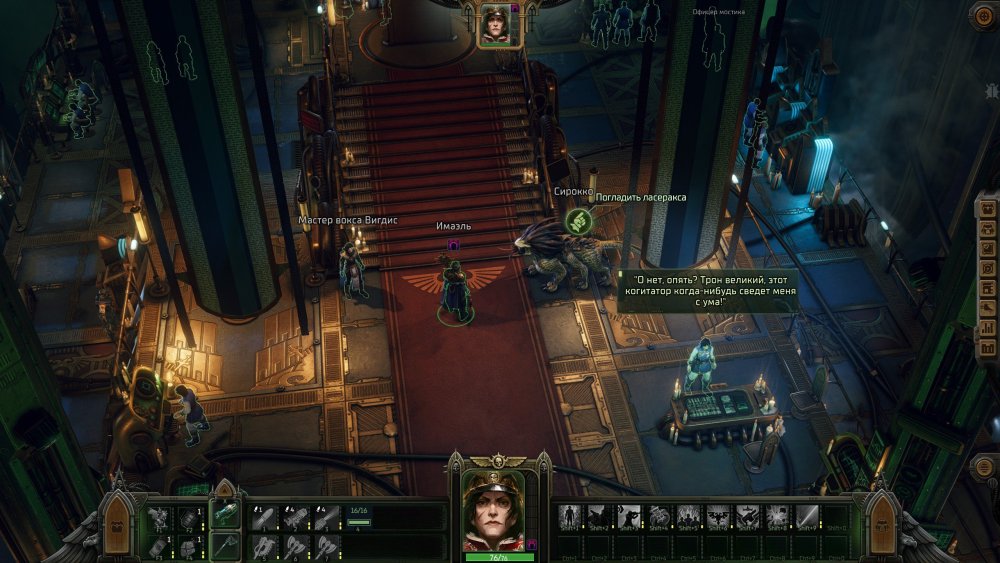
Task: Activate the shooting ability on Shift+3
Action: (x=630, y=517)
